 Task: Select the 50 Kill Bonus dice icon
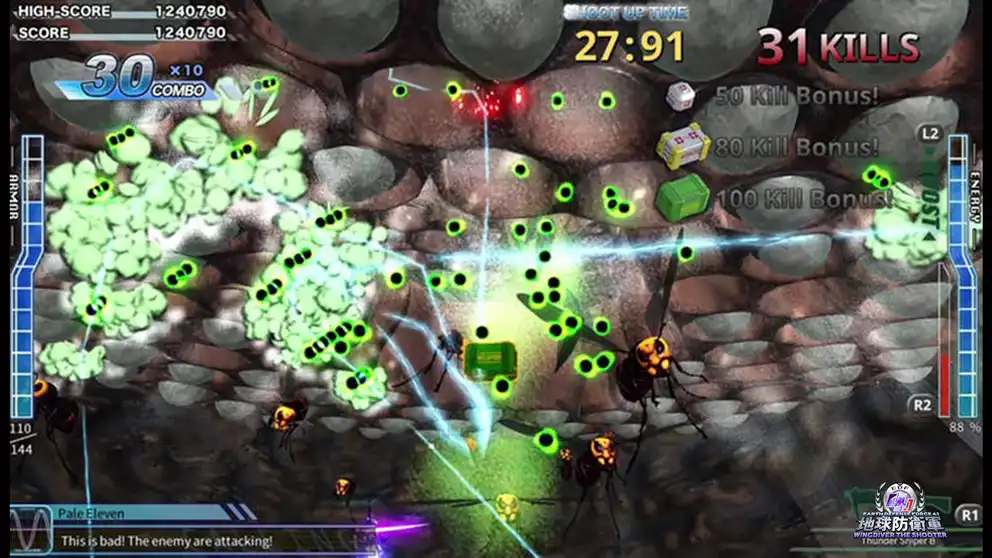[x=681, y=96]
